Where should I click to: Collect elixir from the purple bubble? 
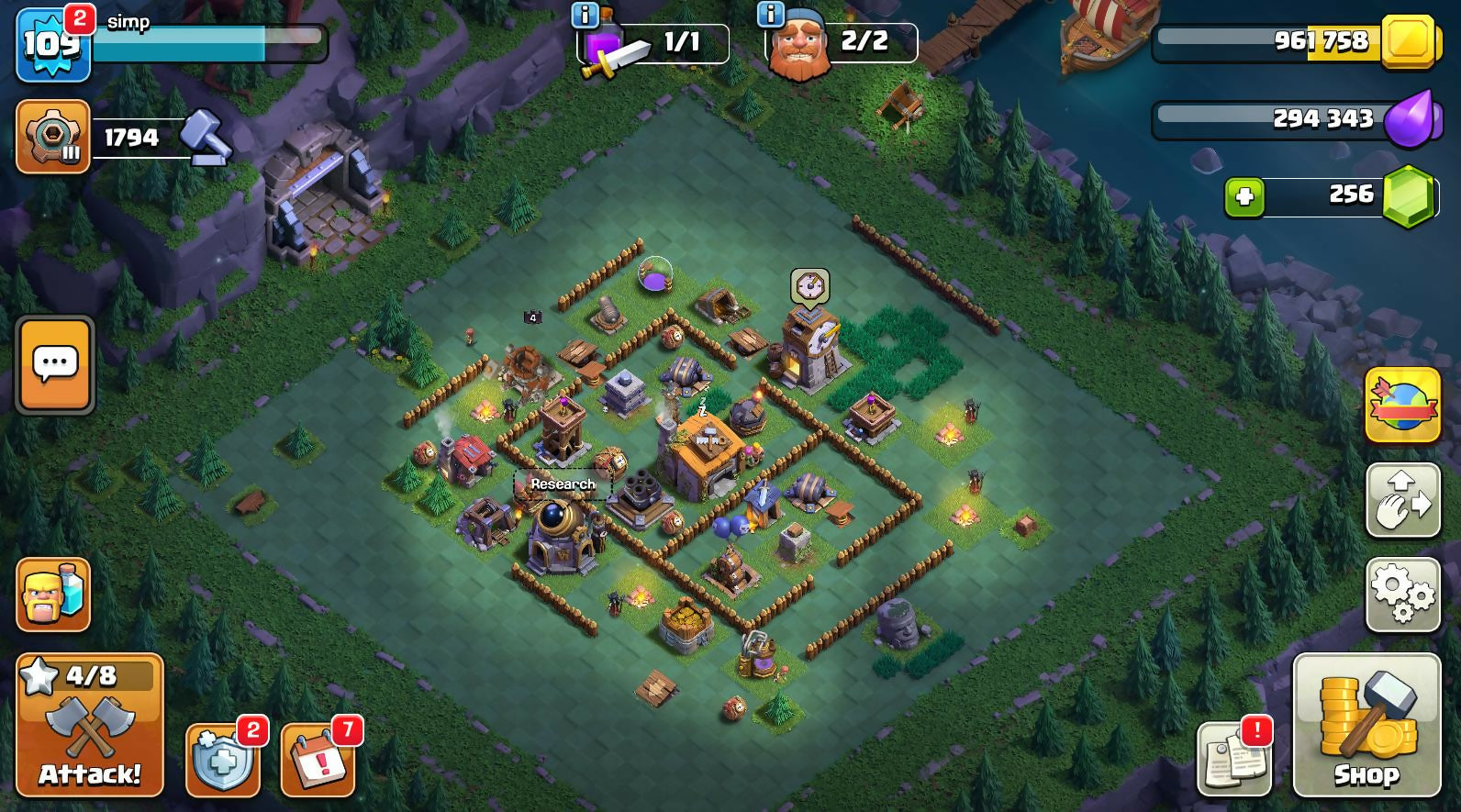coord(654,274)
